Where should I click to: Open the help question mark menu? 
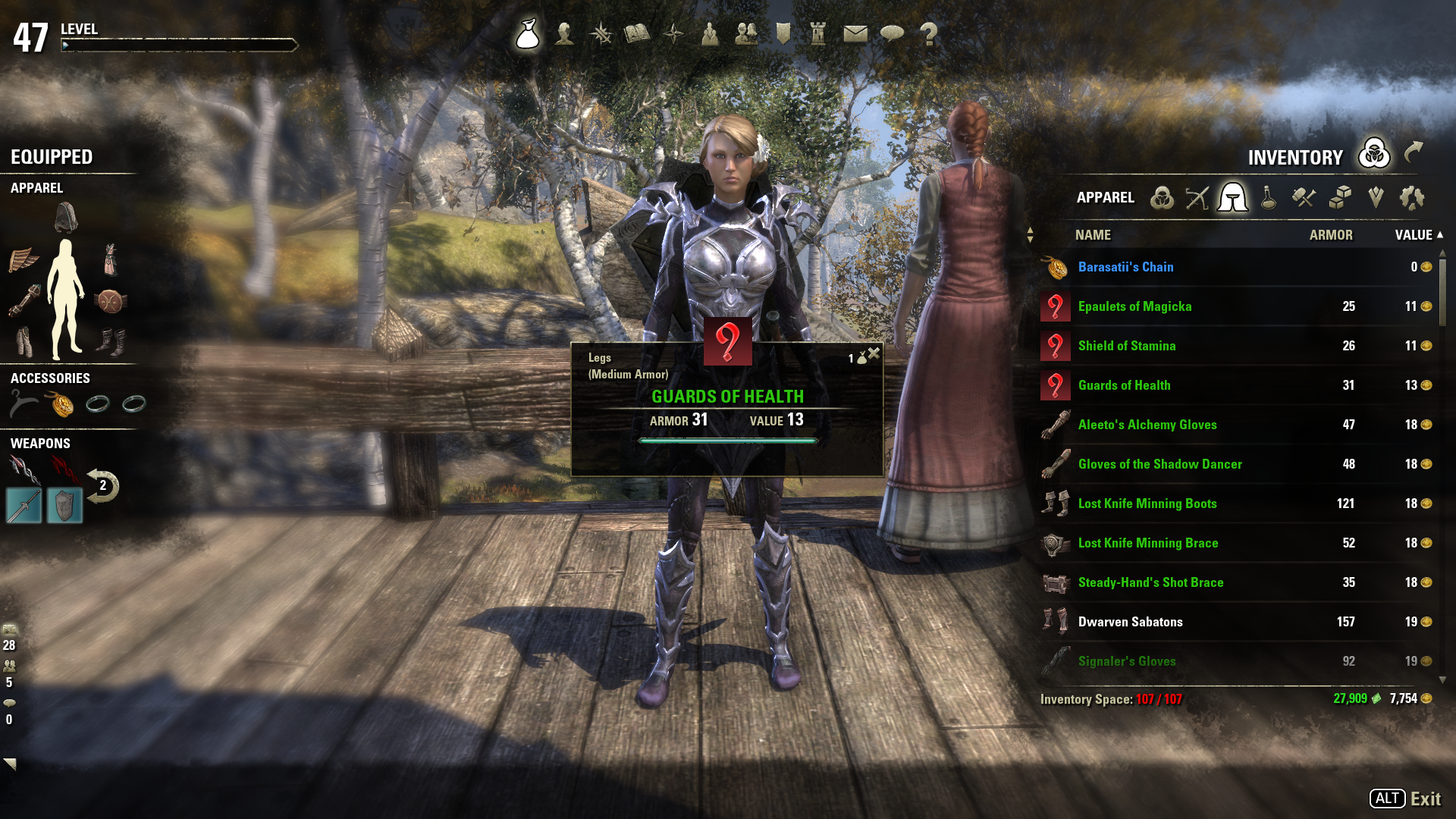tap(928, 34)
